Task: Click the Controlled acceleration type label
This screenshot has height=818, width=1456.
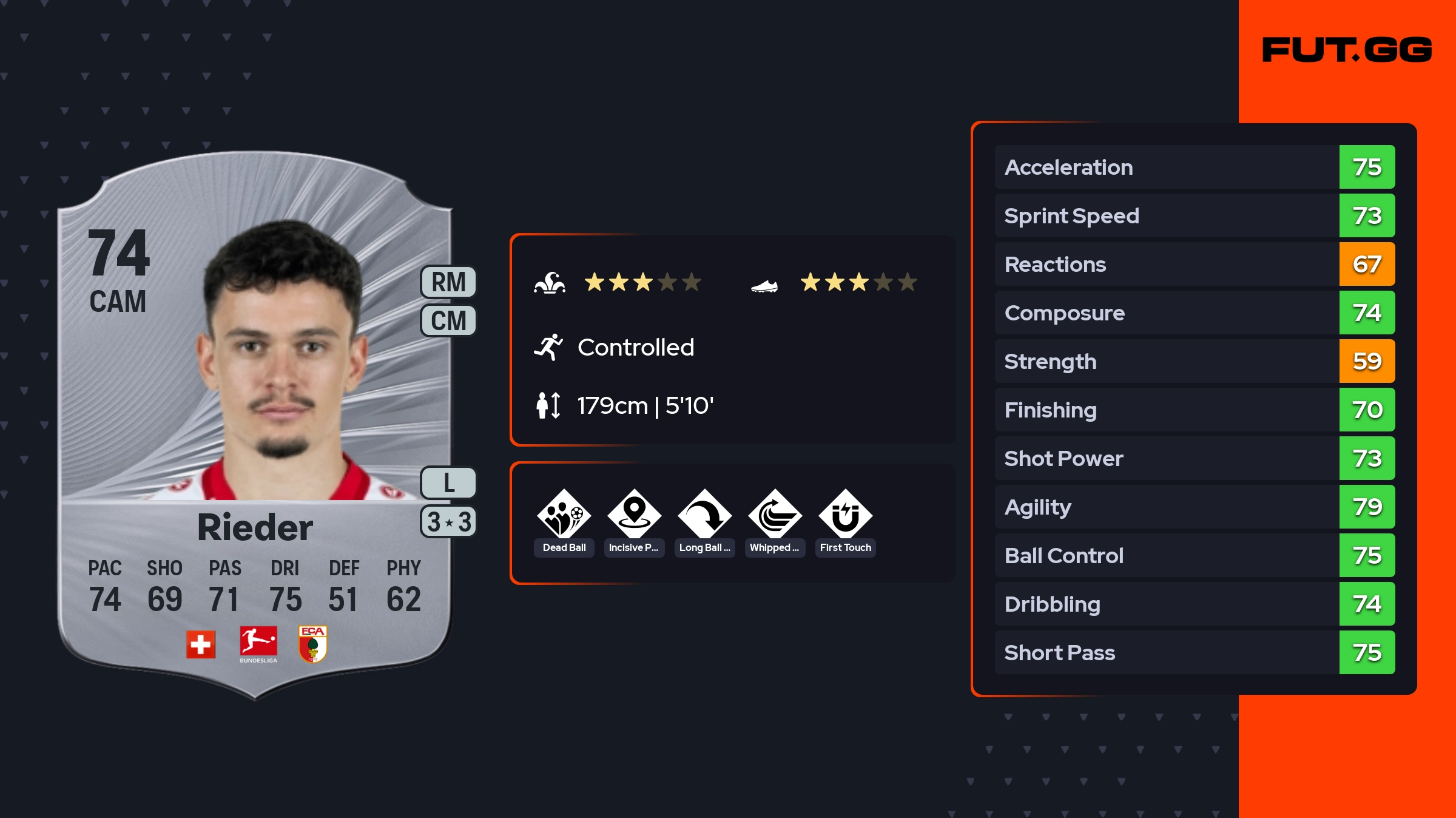Action: click(x=635, y=348)
